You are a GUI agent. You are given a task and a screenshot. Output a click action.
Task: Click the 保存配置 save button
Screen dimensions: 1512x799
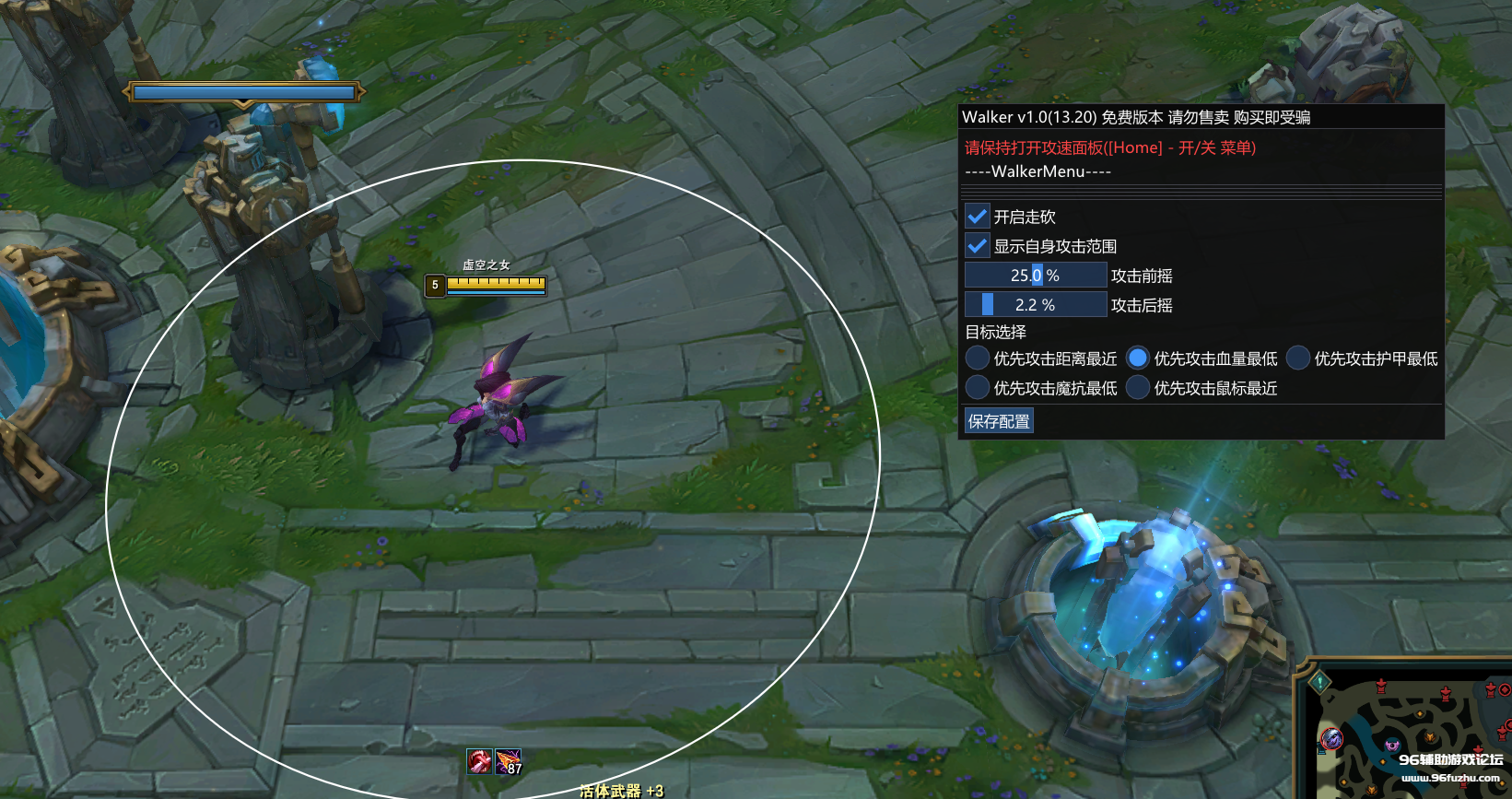pyautogui.click(x=999, y=421)
